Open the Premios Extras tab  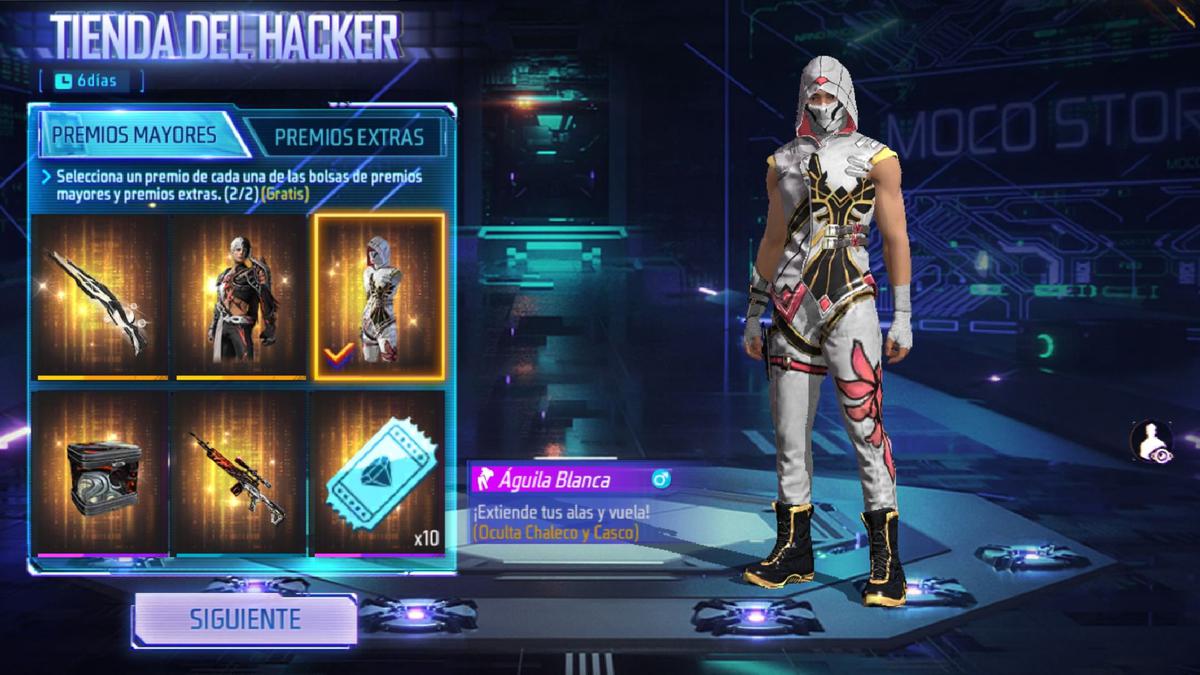coord(348,137)
